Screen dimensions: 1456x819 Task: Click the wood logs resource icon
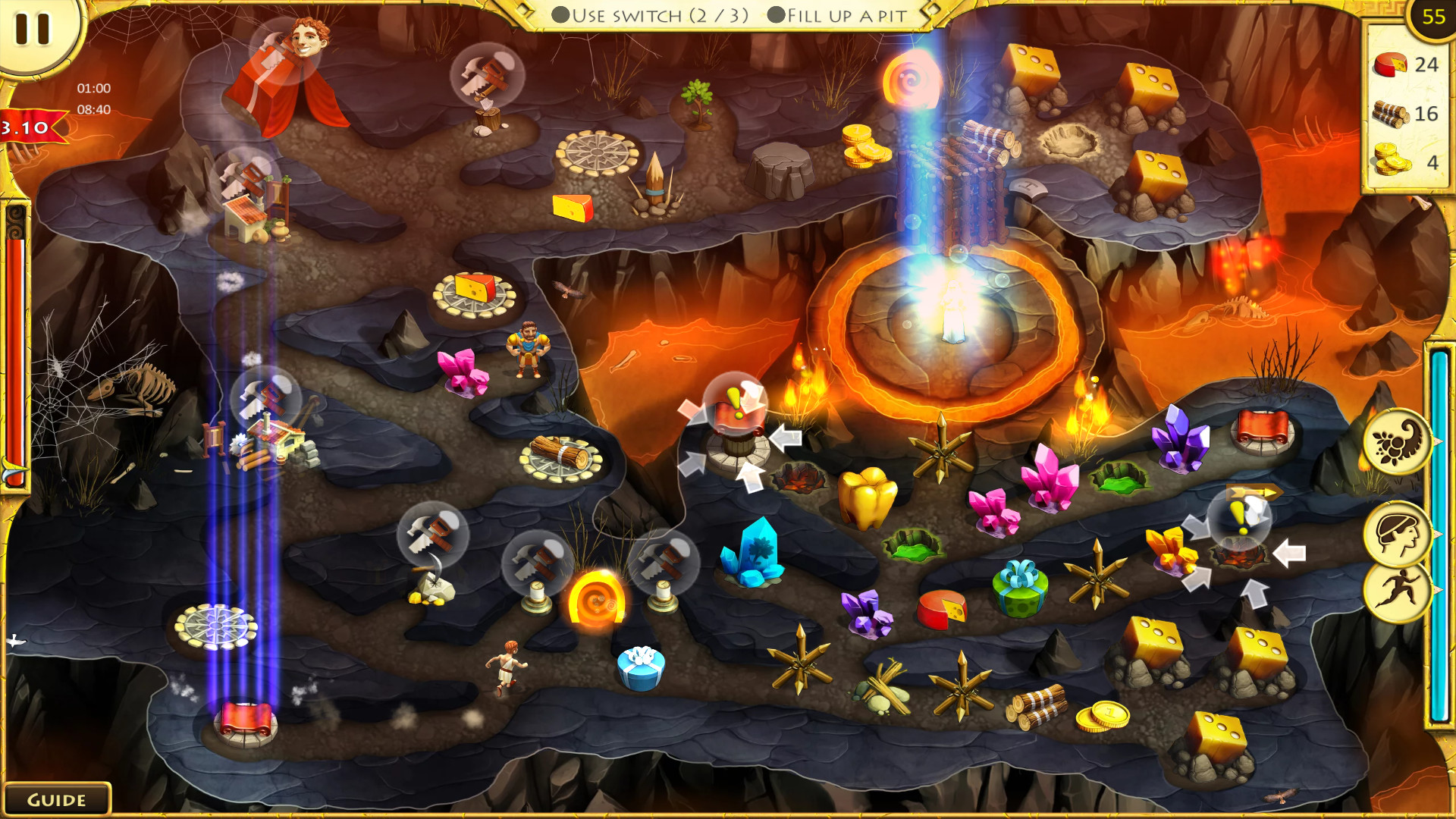[1390, 112]
